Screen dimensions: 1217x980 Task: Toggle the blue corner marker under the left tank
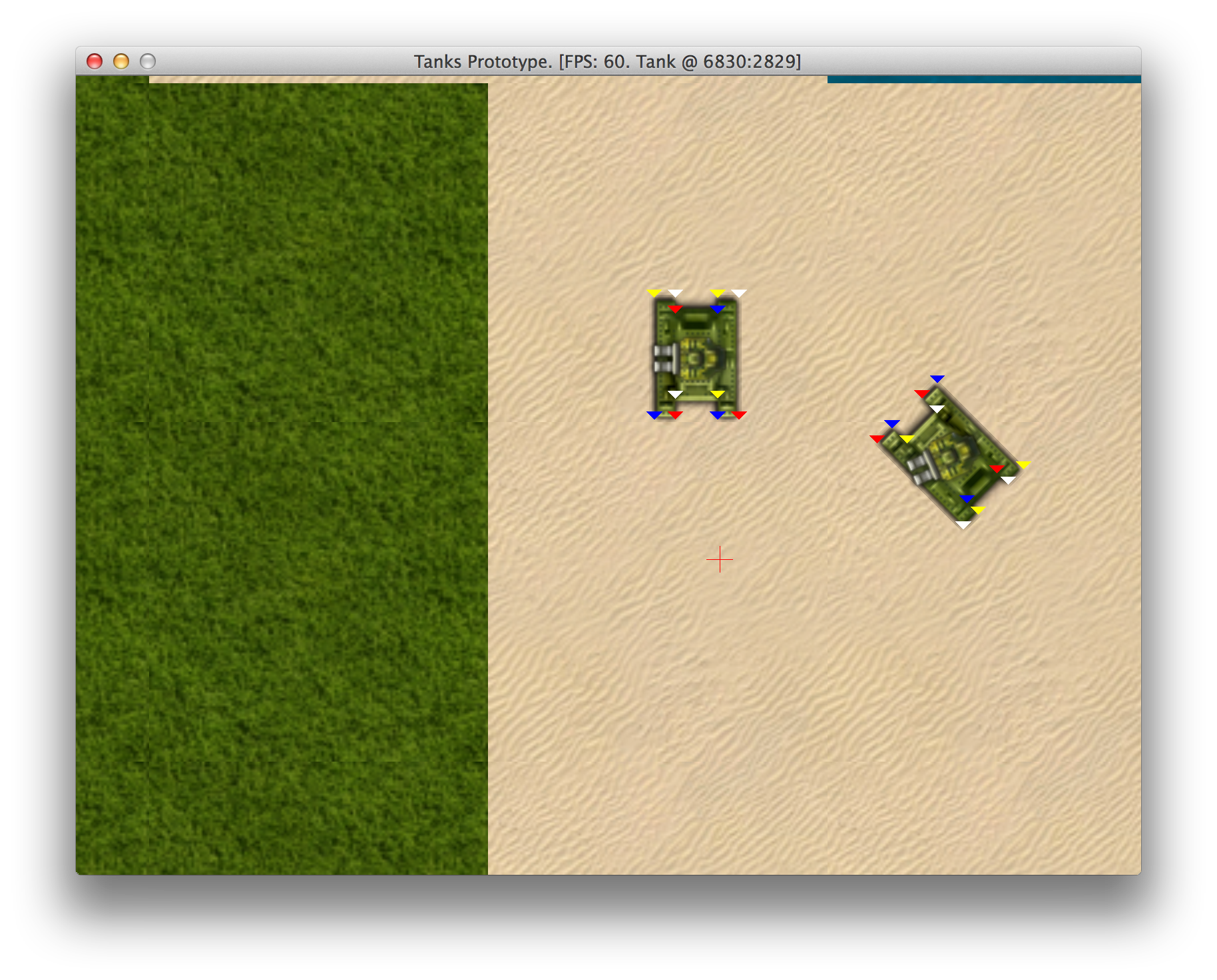(x=655, y=415)
